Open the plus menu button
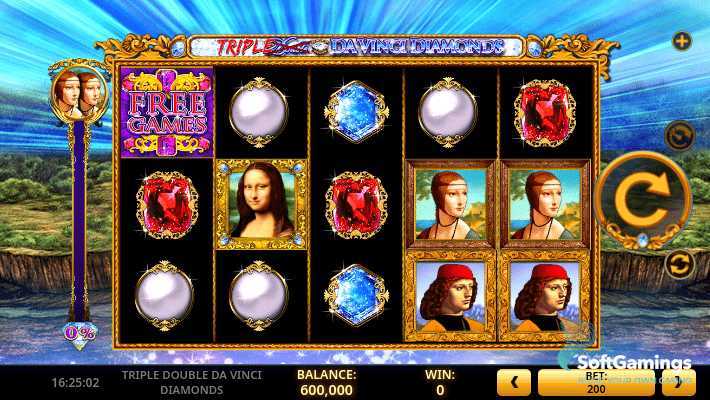 pyautogui.click(x=682, y=41)
